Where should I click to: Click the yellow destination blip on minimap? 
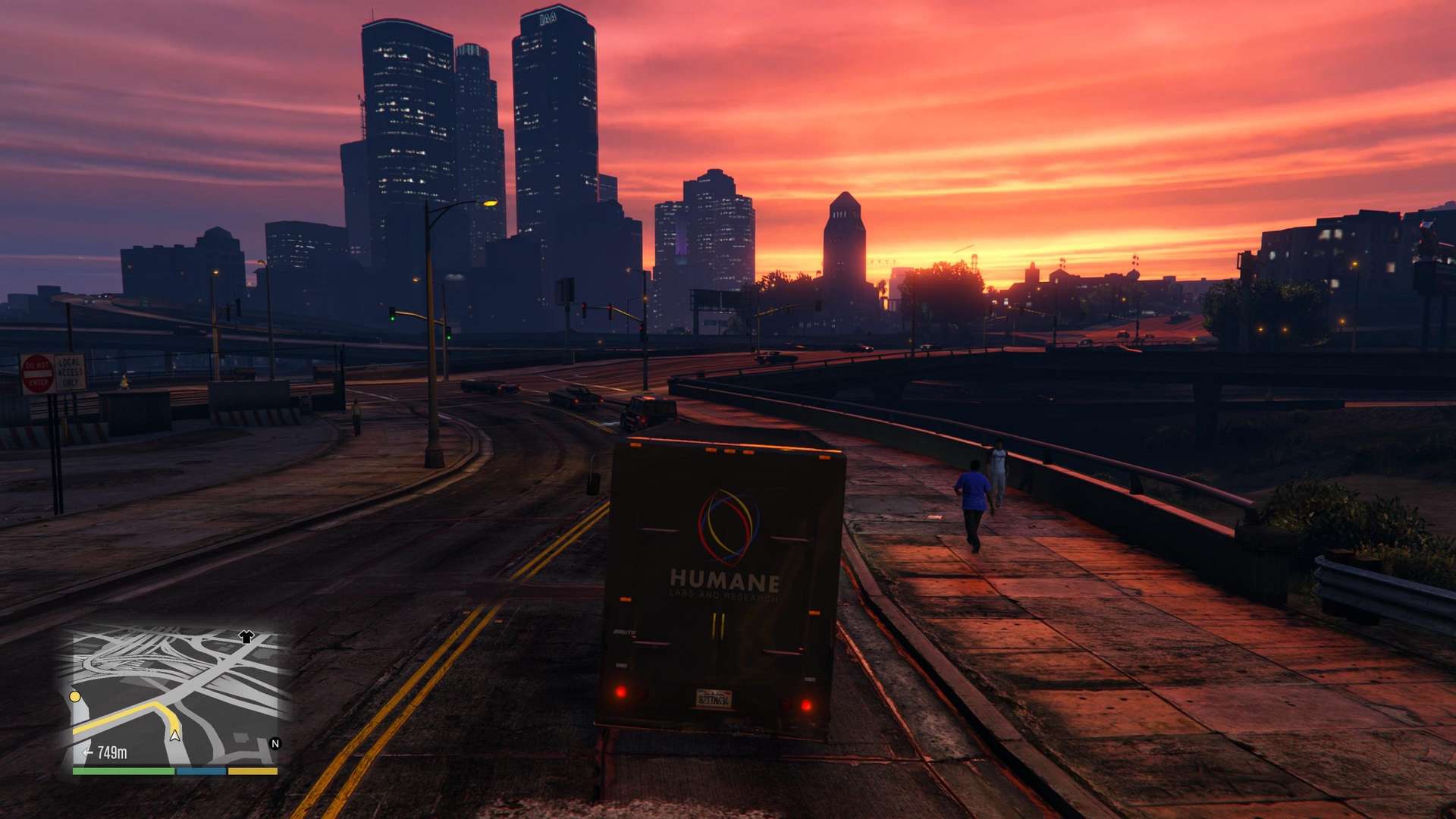click(x=75, y=696)
